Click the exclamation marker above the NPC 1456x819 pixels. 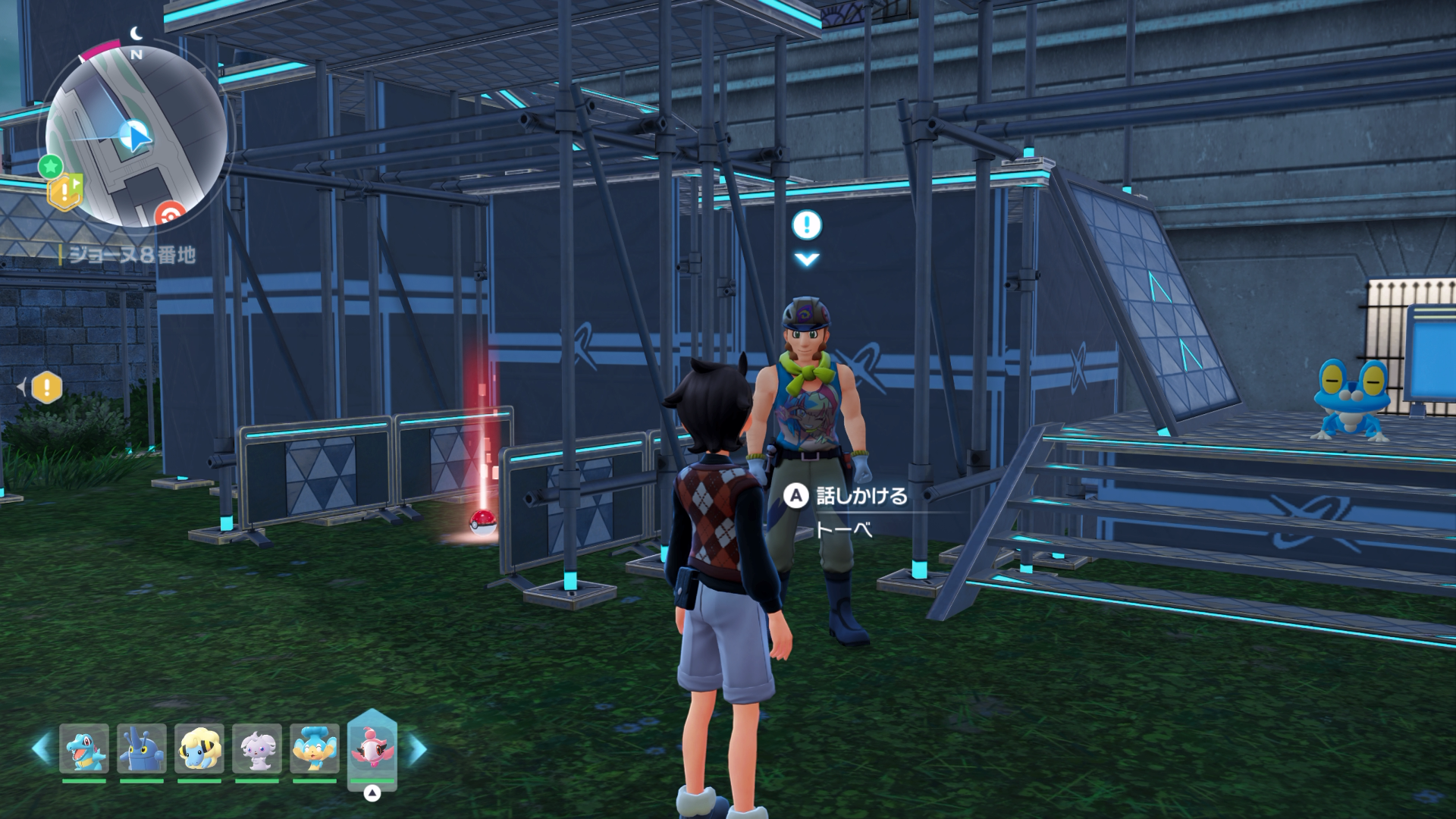pyautogui.click(x=807, y=224)
